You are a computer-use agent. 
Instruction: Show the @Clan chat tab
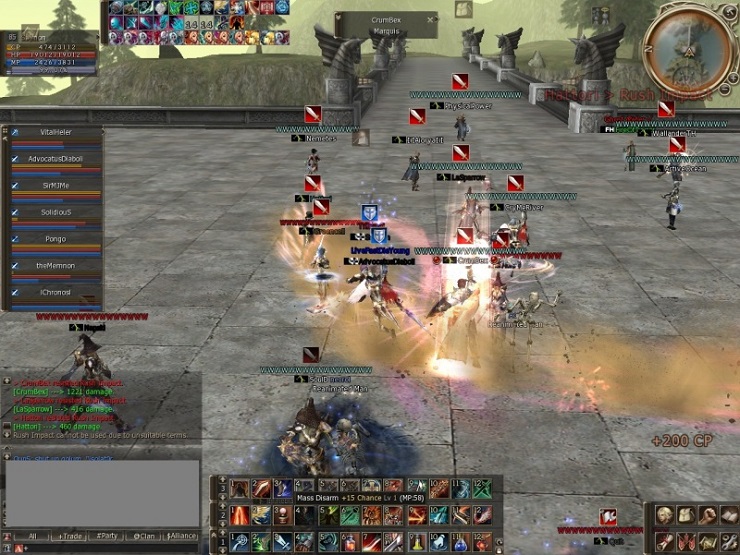click(x=145, y=536)
